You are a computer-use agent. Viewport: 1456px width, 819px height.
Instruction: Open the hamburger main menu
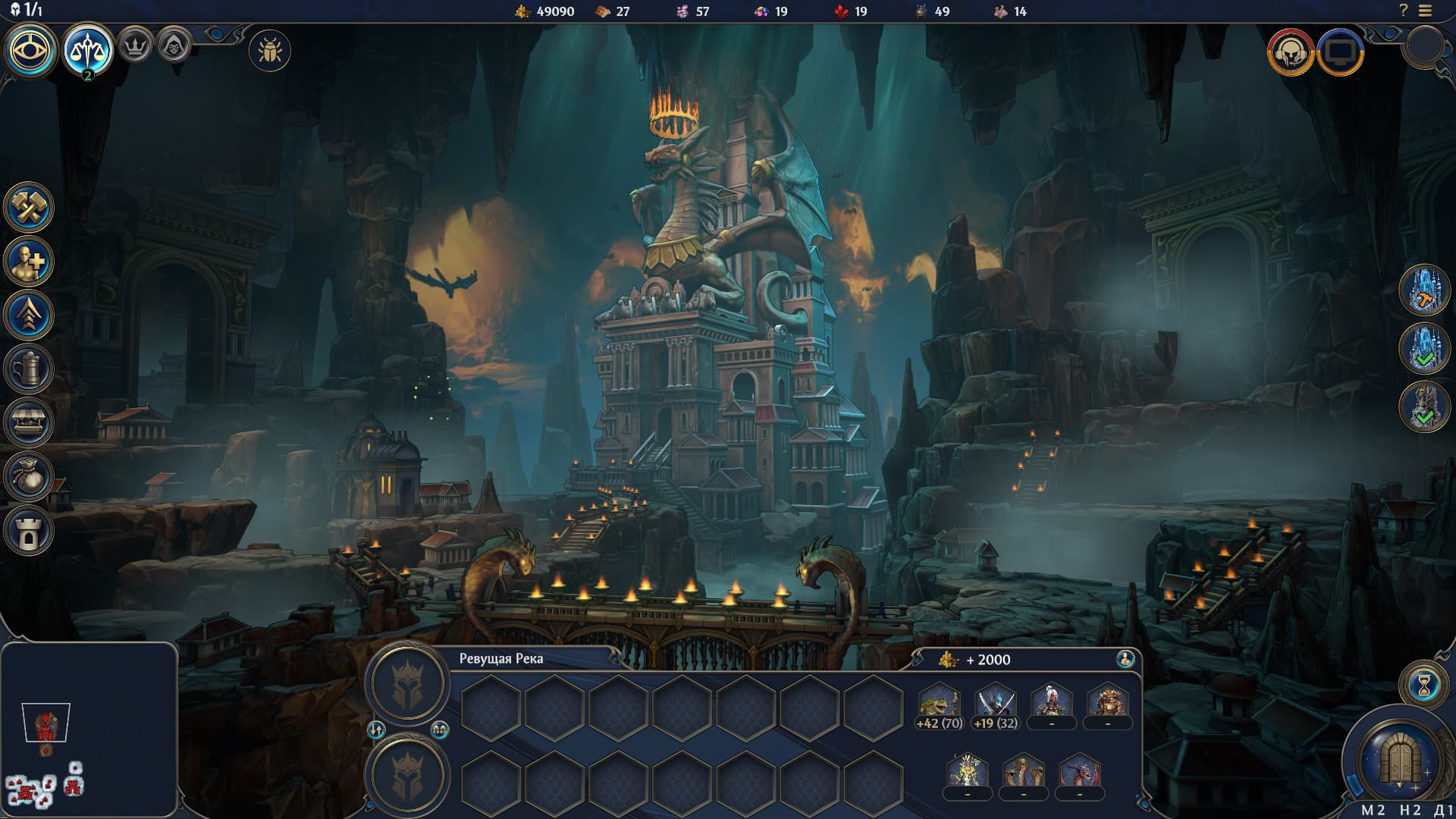pyautogui.click(x=1426, y=11)
